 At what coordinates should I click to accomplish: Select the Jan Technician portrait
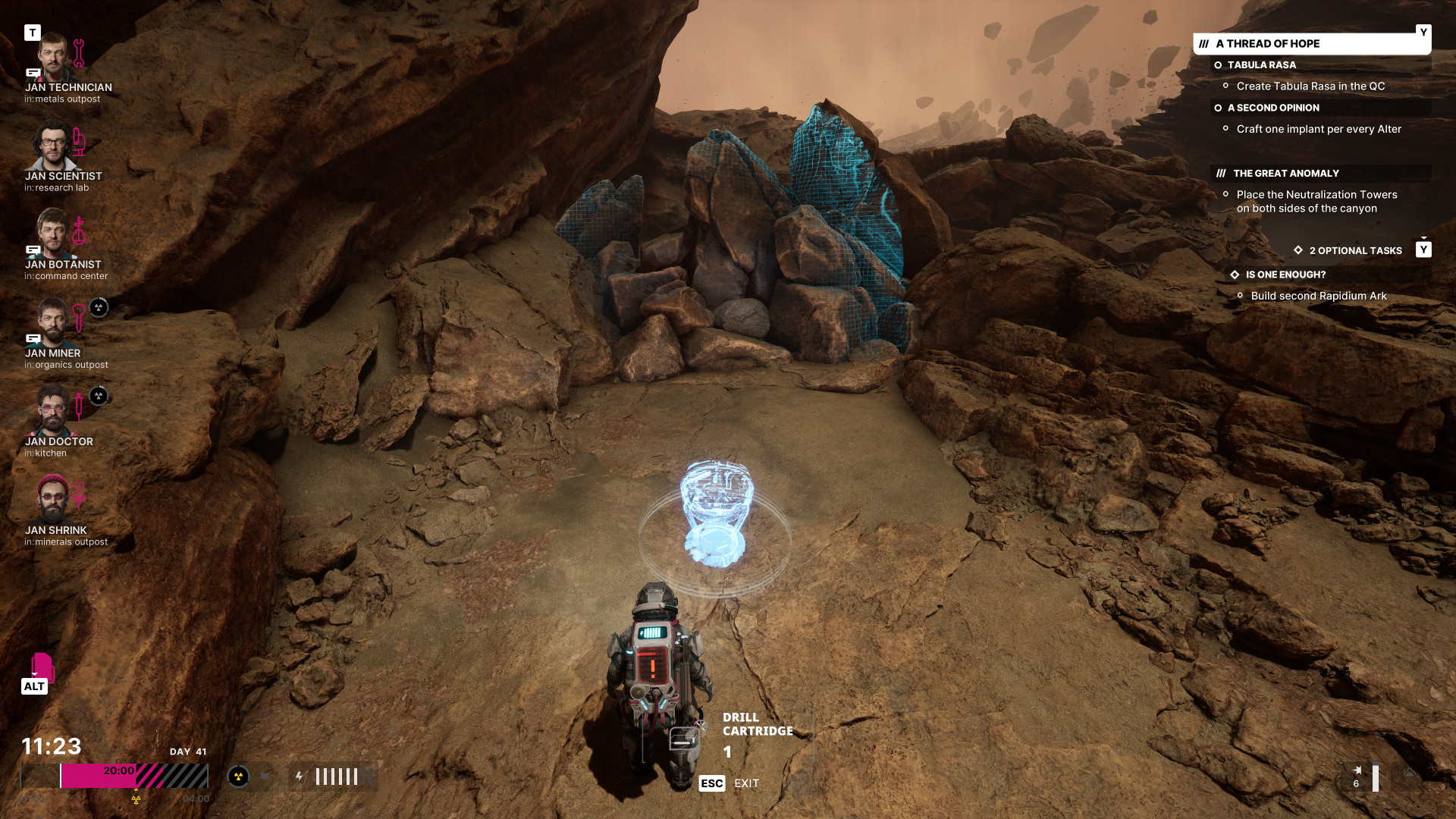(x=52, y=57)
